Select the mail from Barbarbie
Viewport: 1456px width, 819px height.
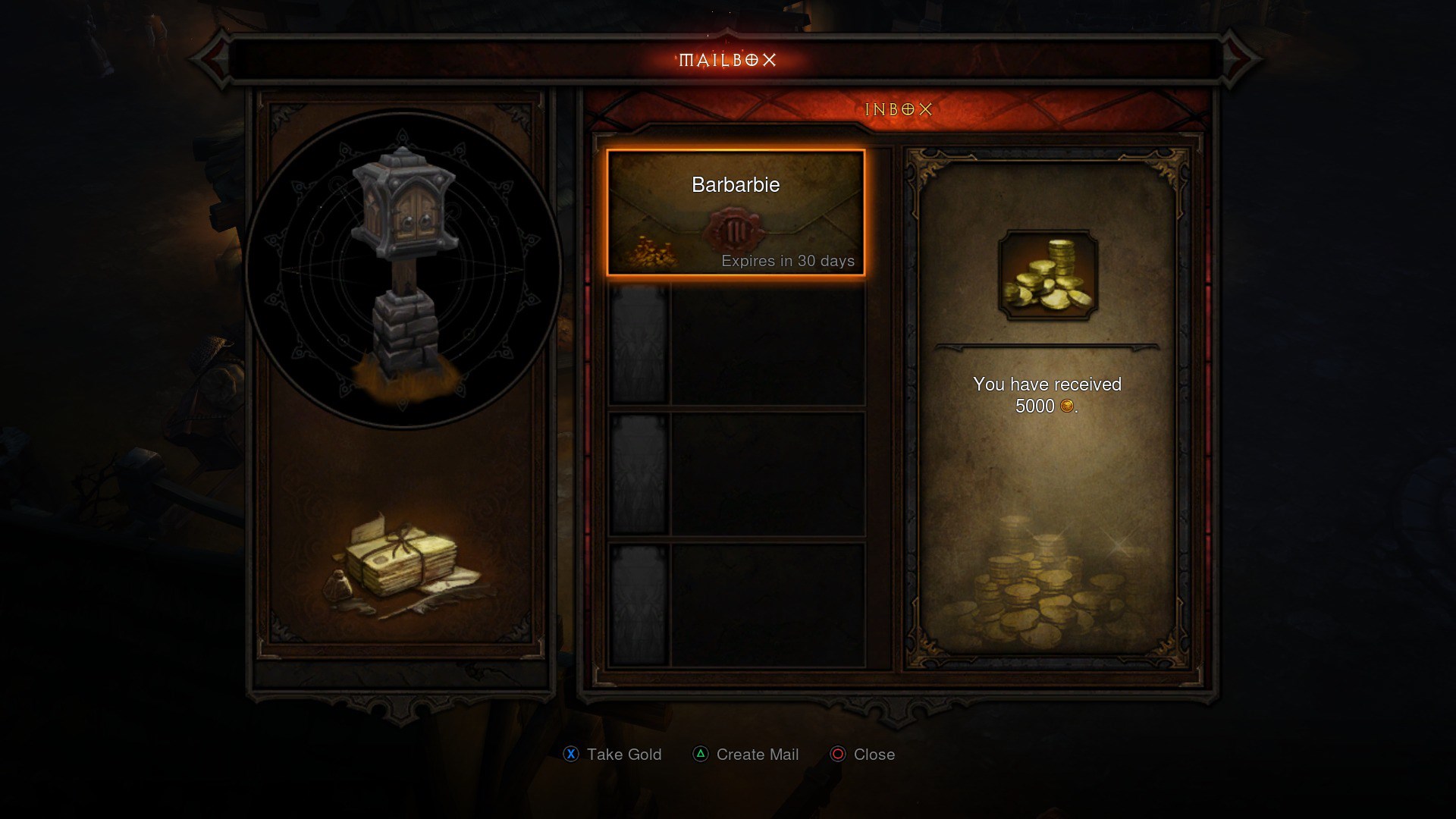point(735,212)
